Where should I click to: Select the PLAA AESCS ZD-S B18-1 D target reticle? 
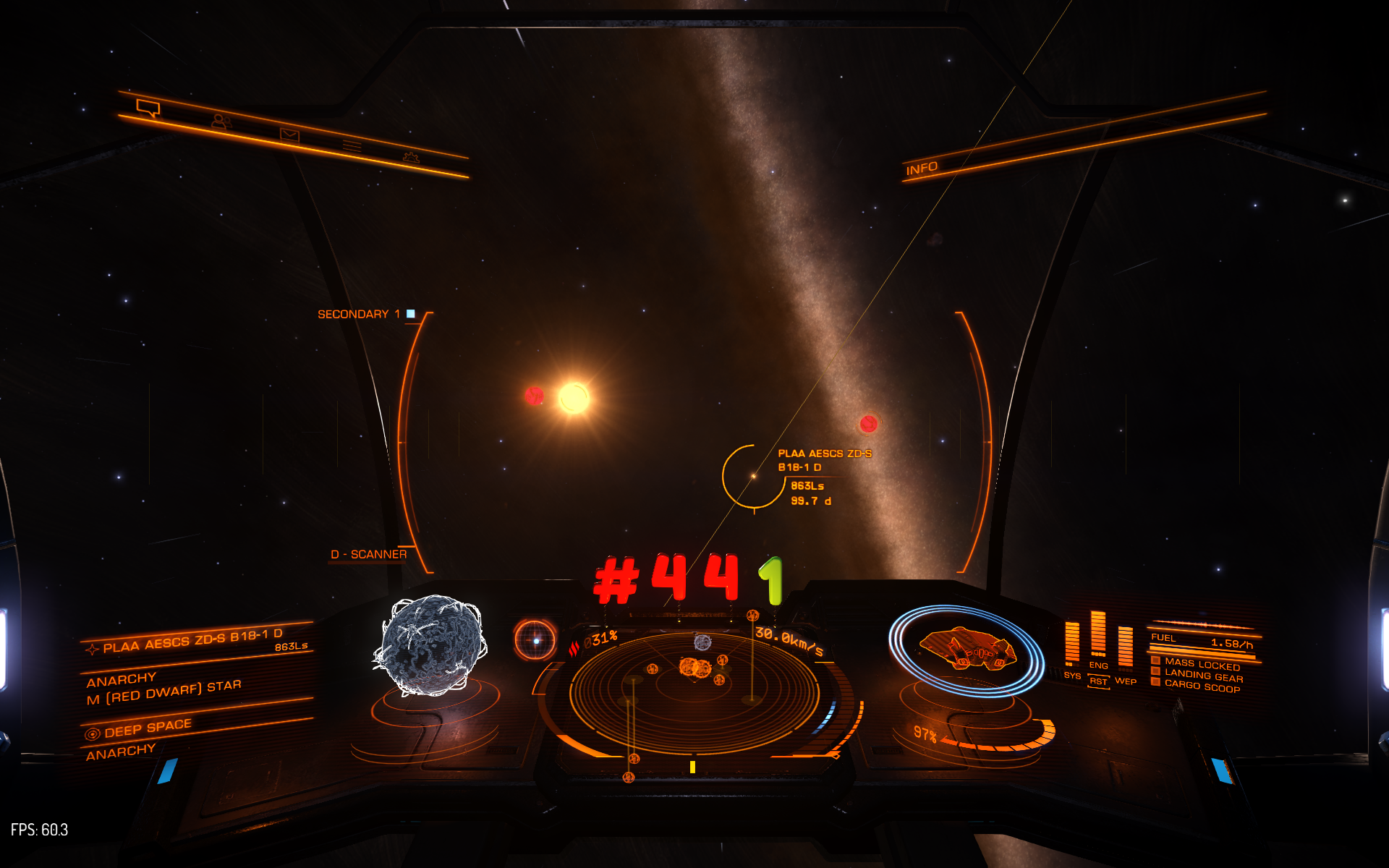[754, 476]
